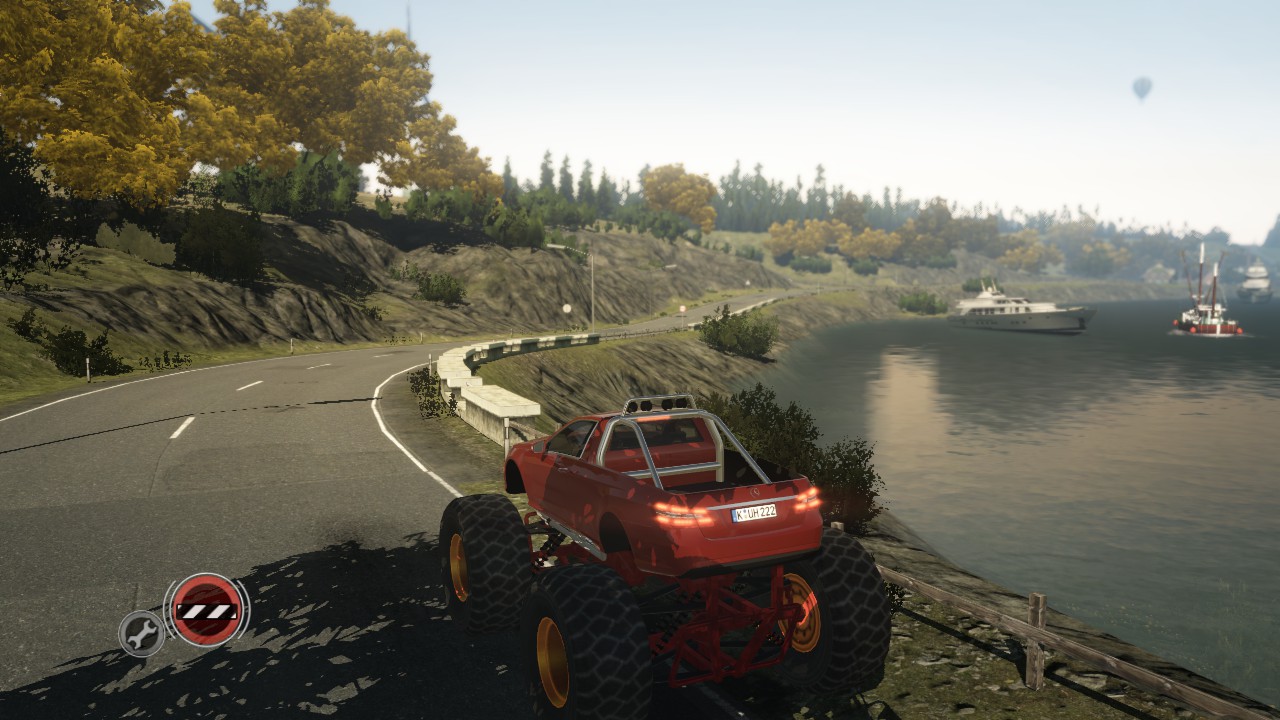This screenshot has width=1280, height=720.
Task: Click the gray wrench repair icon
Action: 142,633
